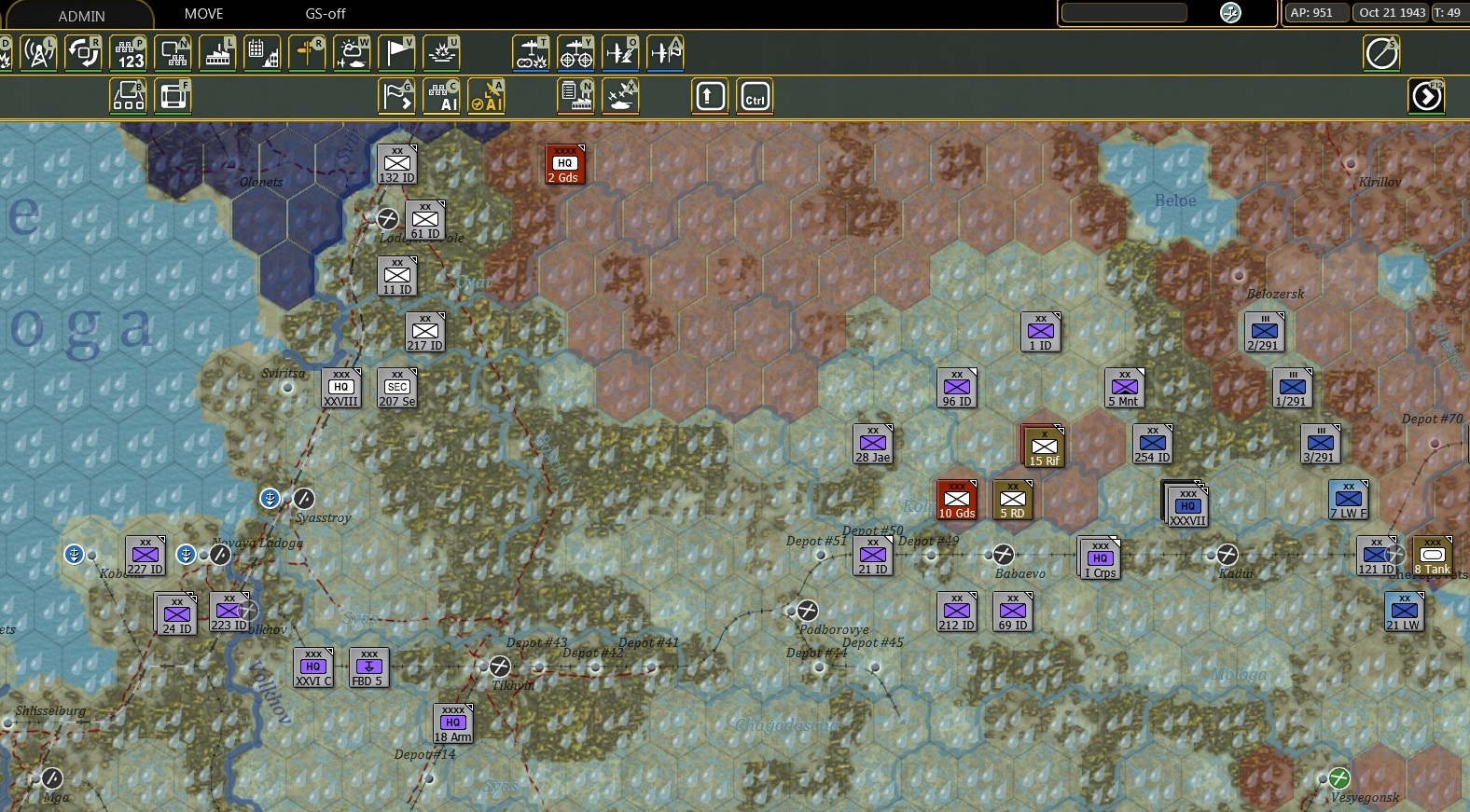Click the empty text field at top right

pos(1124,13)
